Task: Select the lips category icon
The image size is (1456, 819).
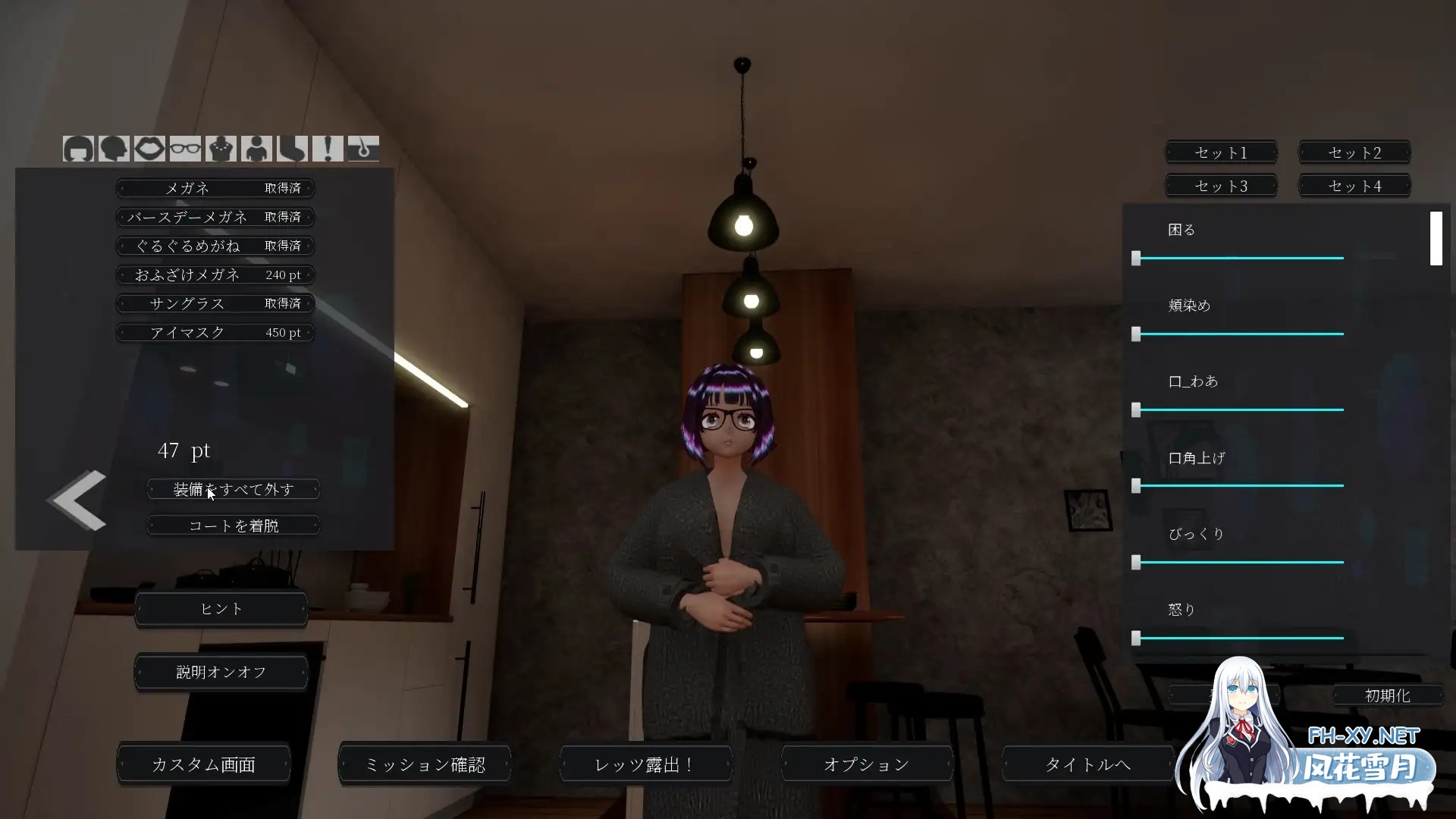Action: coord(149,149)
